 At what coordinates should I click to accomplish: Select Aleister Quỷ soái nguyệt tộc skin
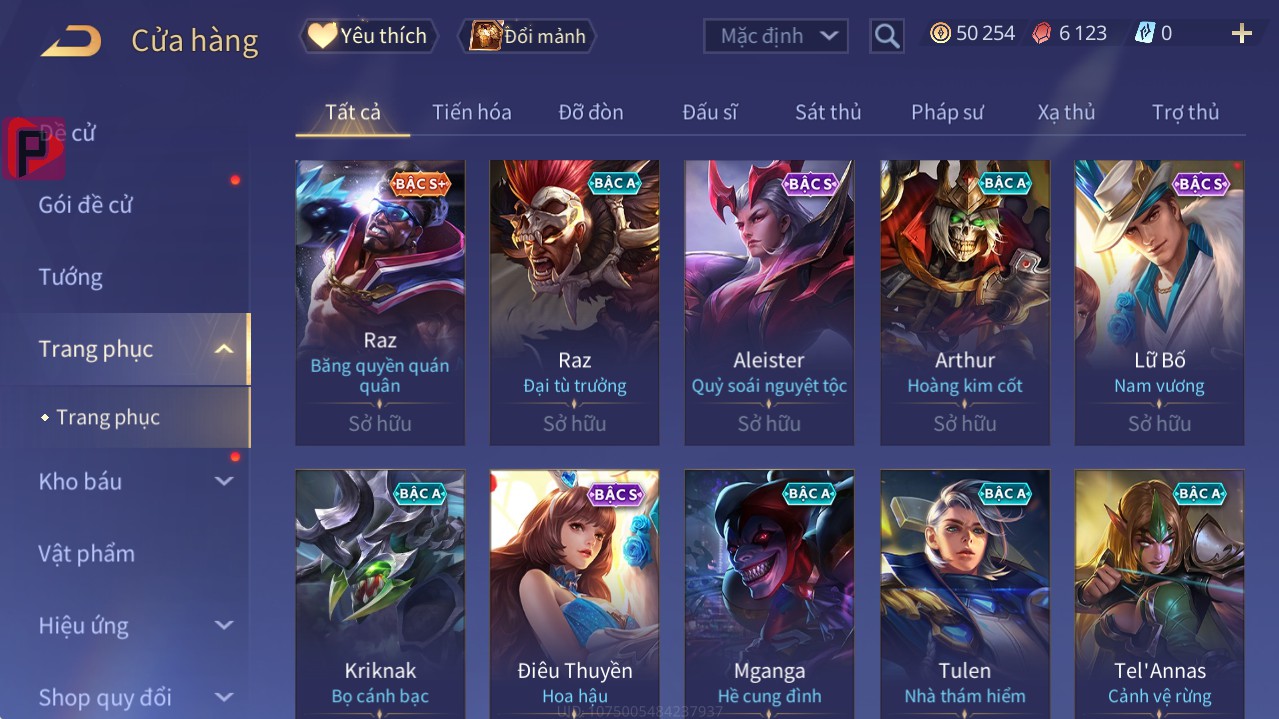point(769,302)
